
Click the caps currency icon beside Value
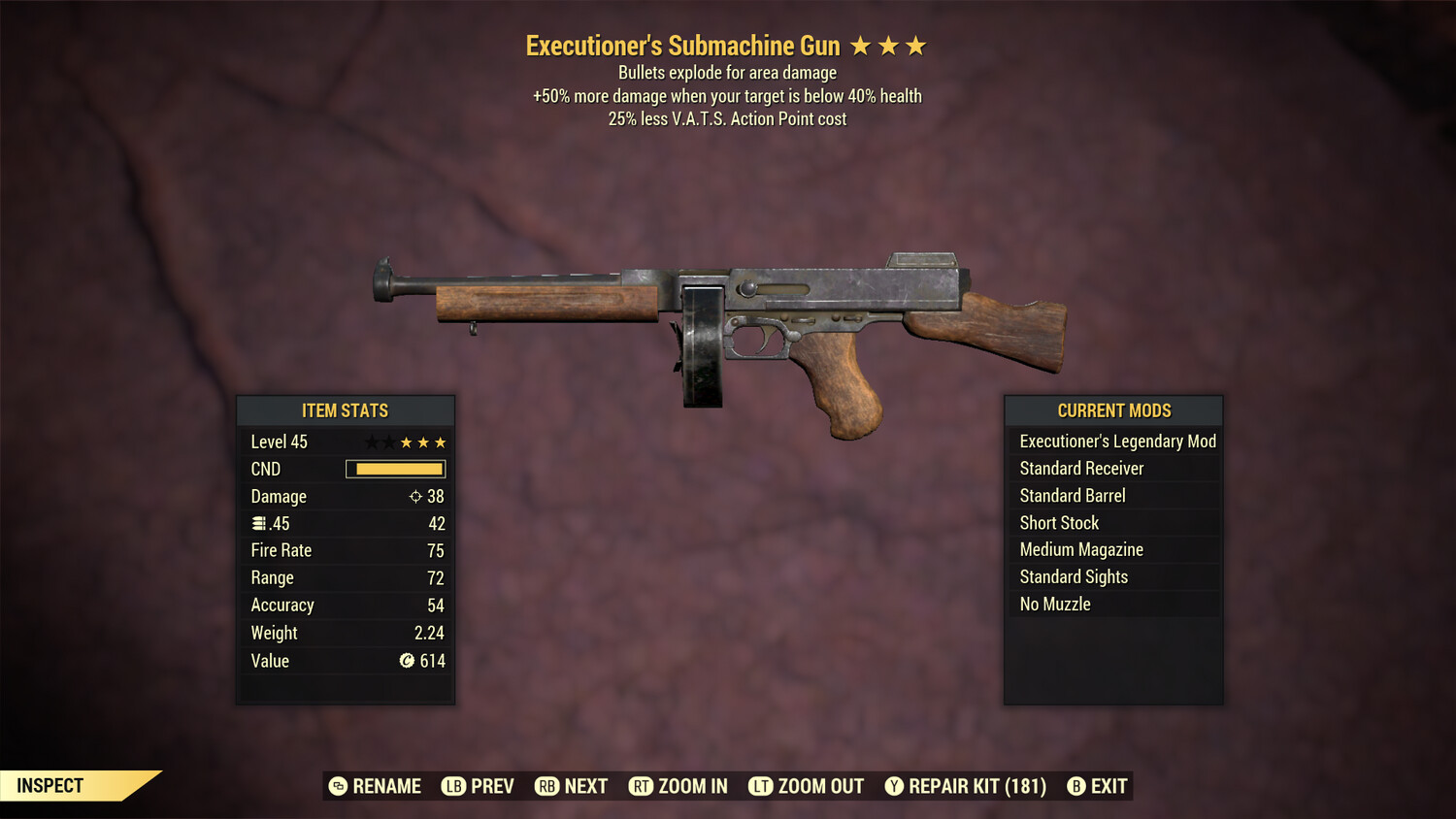coord(406,661)
